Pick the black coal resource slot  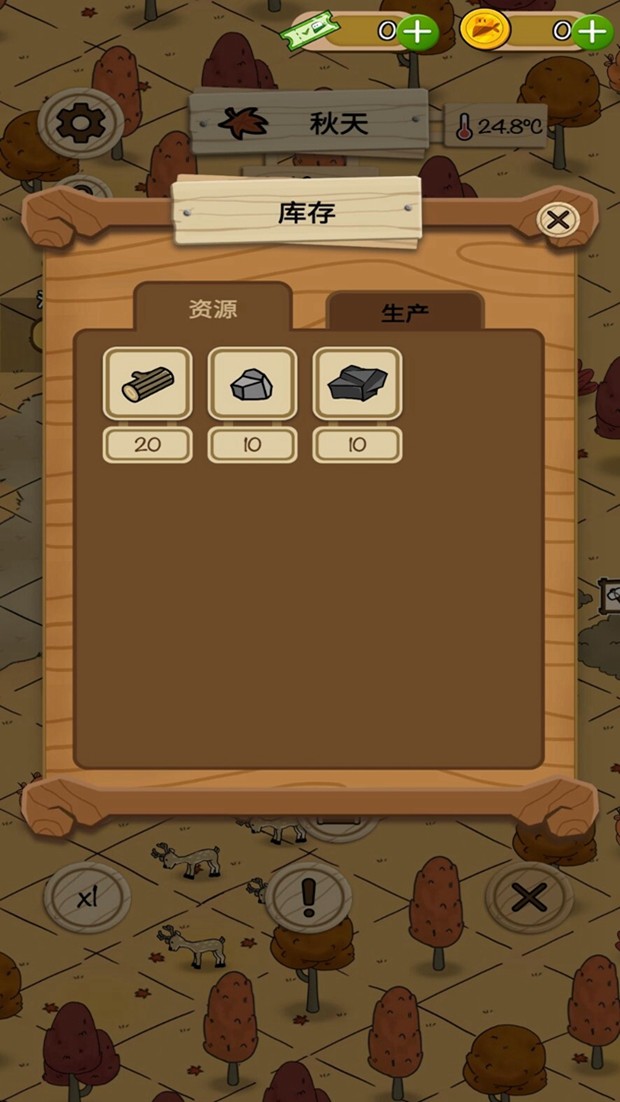click(x=357, y=384)
